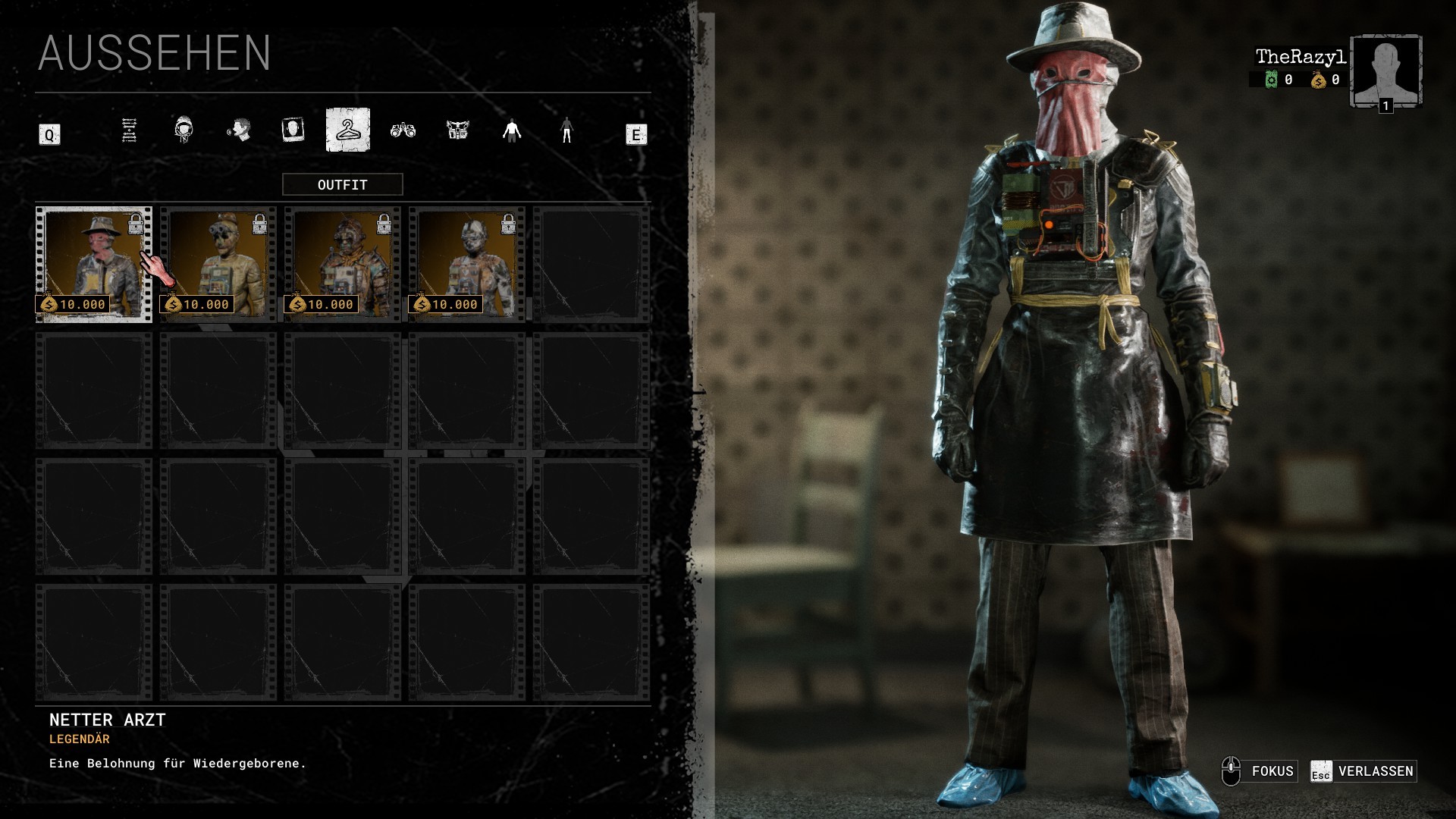Select the Netter Arzt outfit with hat
1456x819 pixels.
93,264
